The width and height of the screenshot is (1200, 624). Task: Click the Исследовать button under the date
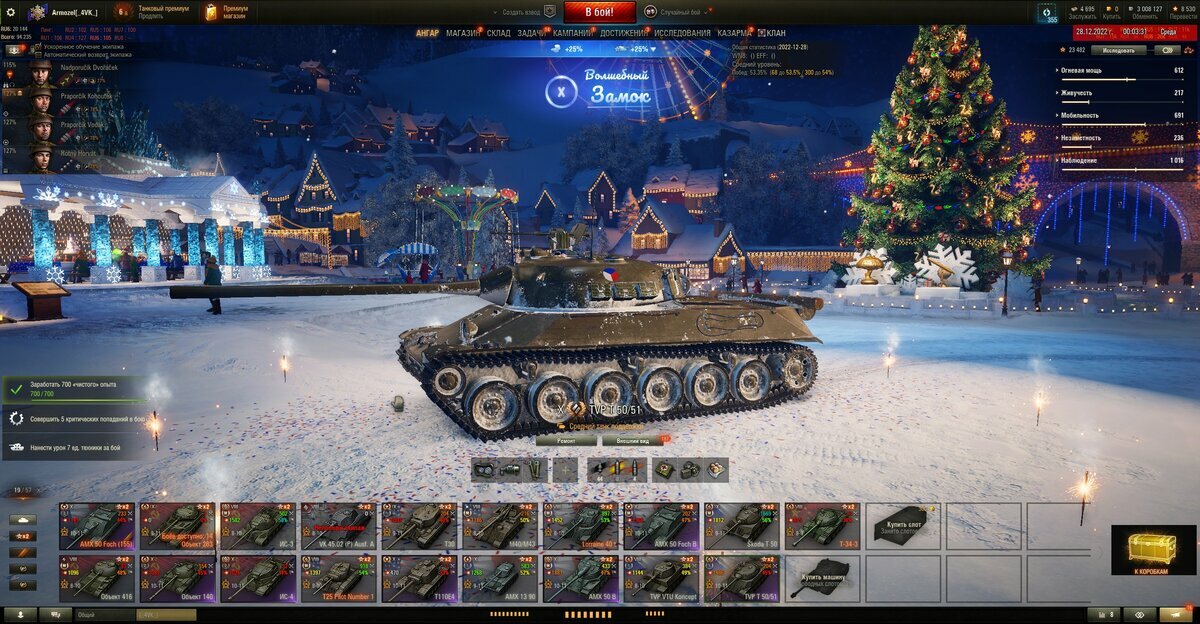(1118, 50)
